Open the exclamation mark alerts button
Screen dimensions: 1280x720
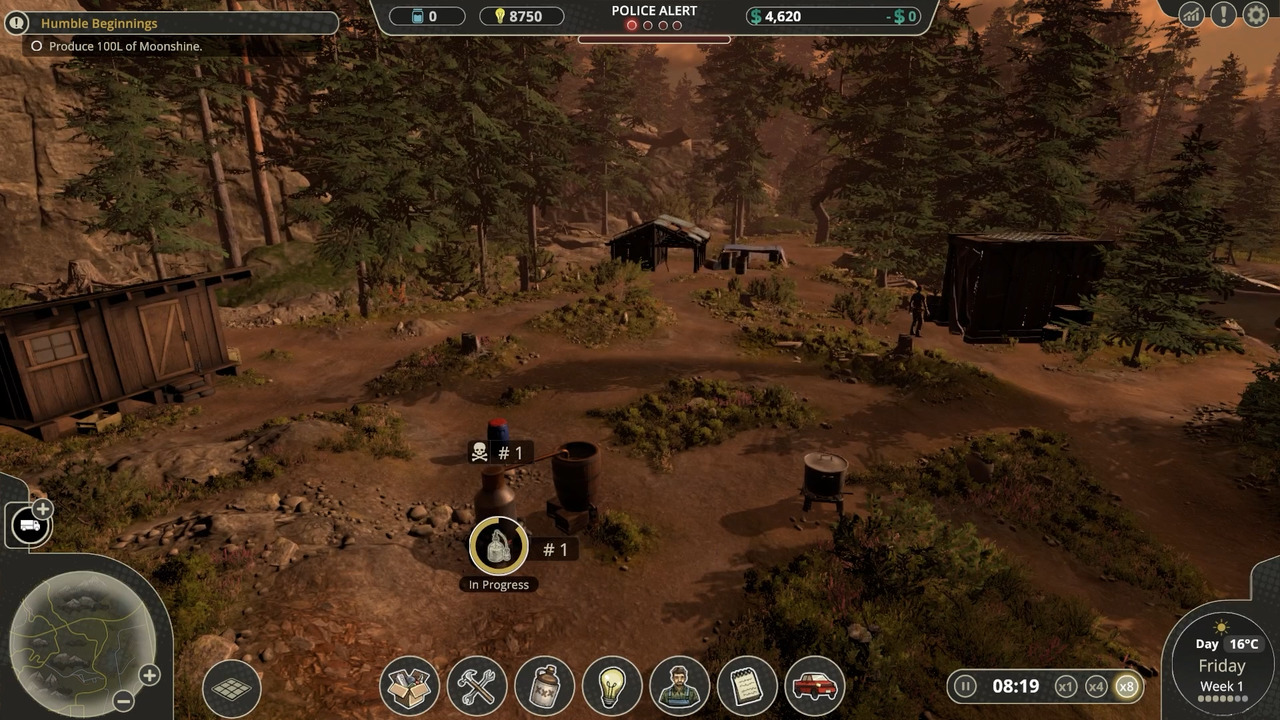[1223, 15]
